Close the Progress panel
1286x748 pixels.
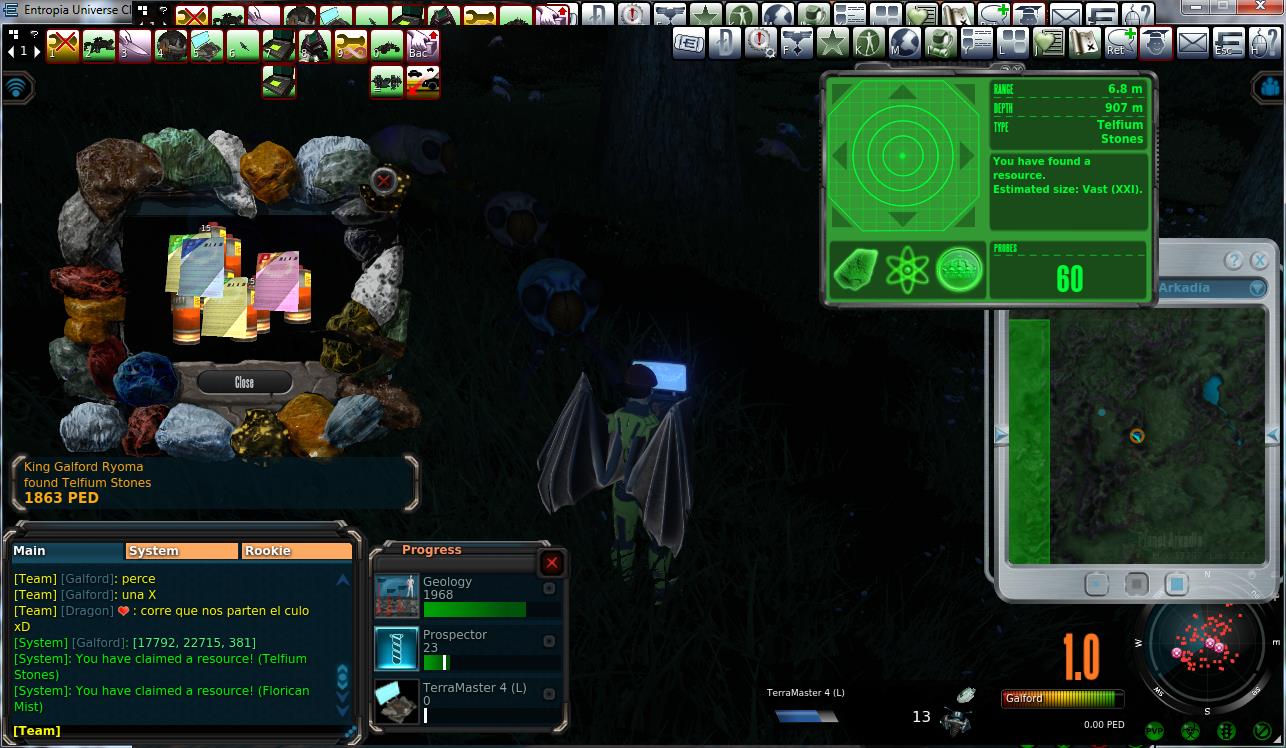(x=551, y=563)
